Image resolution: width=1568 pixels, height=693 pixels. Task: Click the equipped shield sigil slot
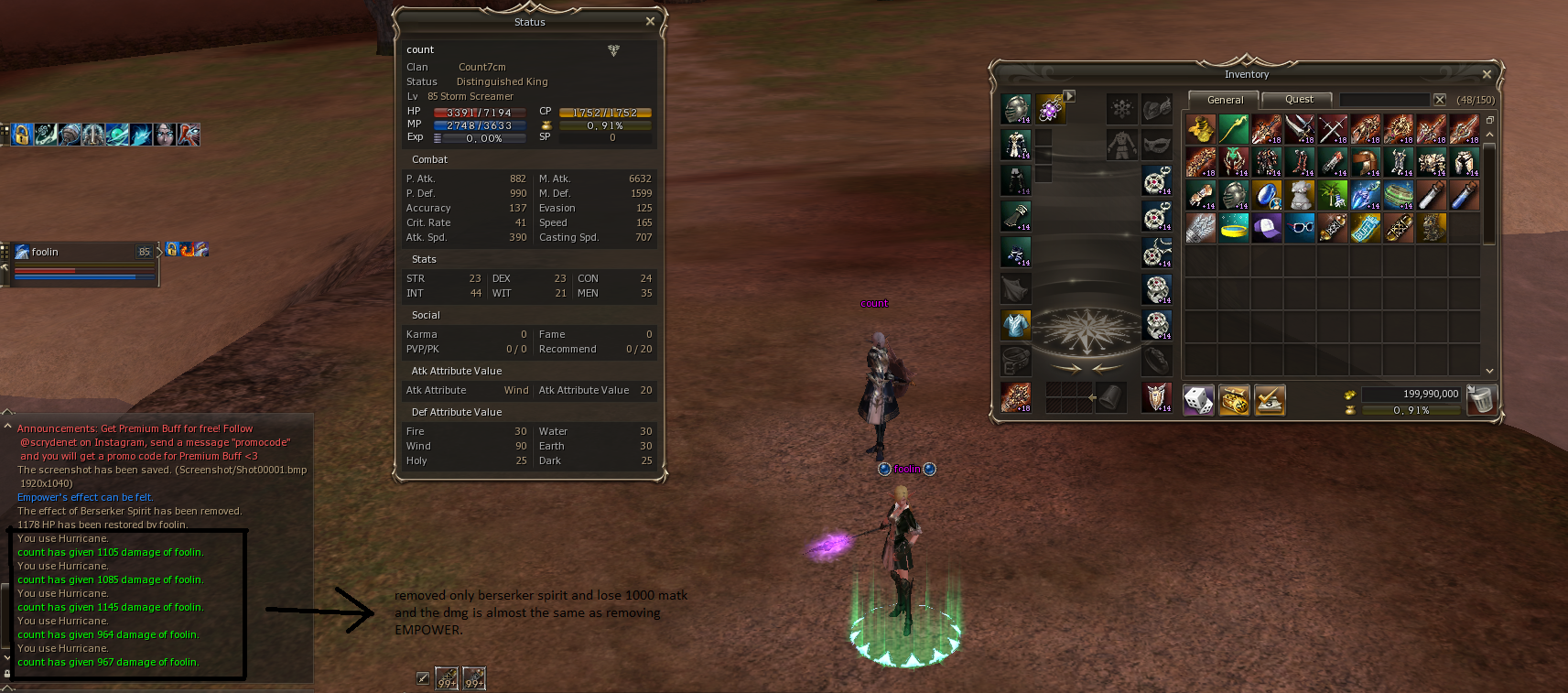1157,397
